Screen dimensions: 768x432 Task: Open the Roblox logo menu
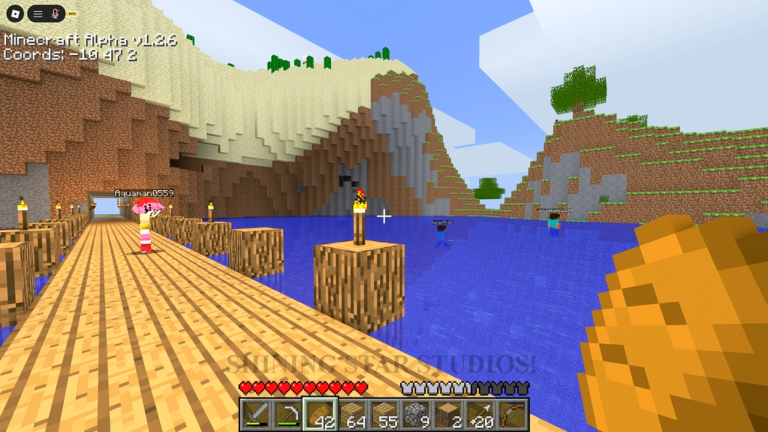tap(14, 14)
